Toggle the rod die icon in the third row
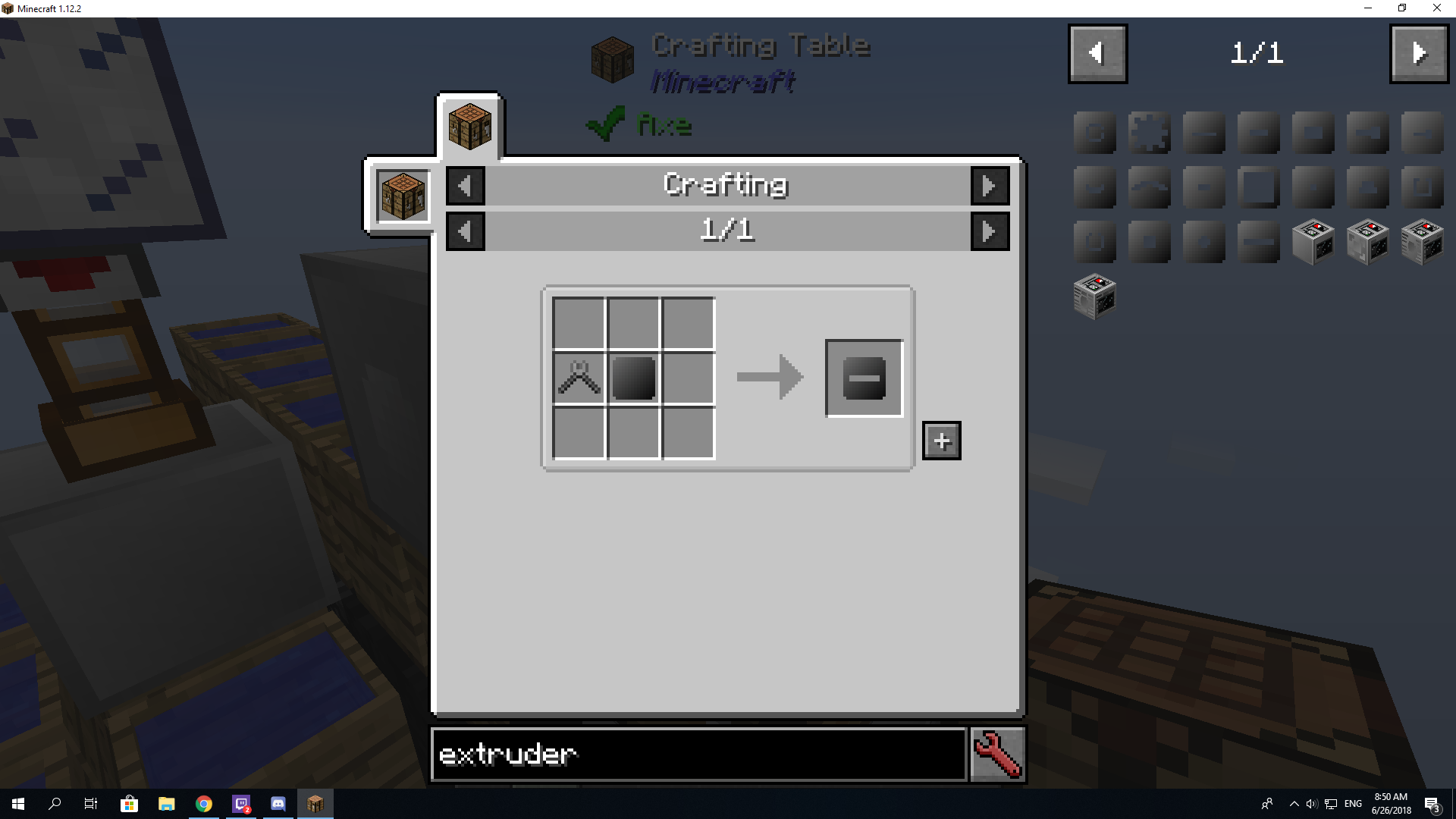This screenshot has height=819, width=1456. coord(1258,241)
